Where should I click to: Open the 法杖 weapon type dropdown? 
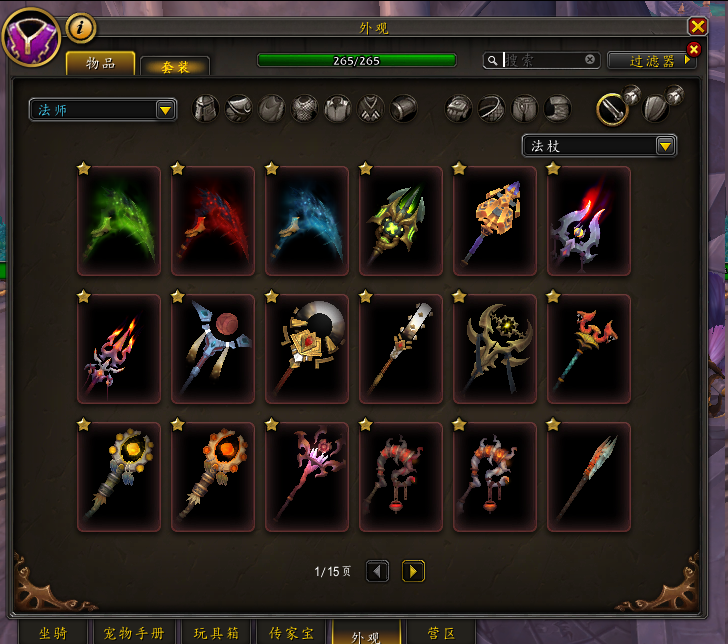599,146
